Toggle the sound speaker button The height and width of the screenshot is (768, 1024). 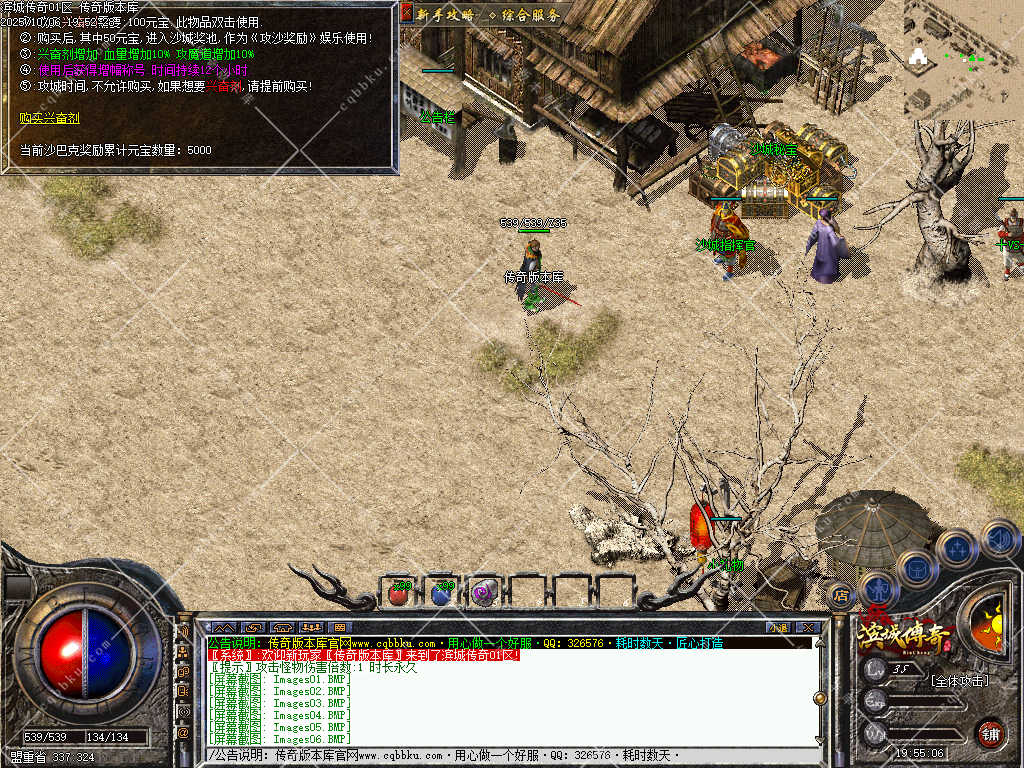pos(999,538)
